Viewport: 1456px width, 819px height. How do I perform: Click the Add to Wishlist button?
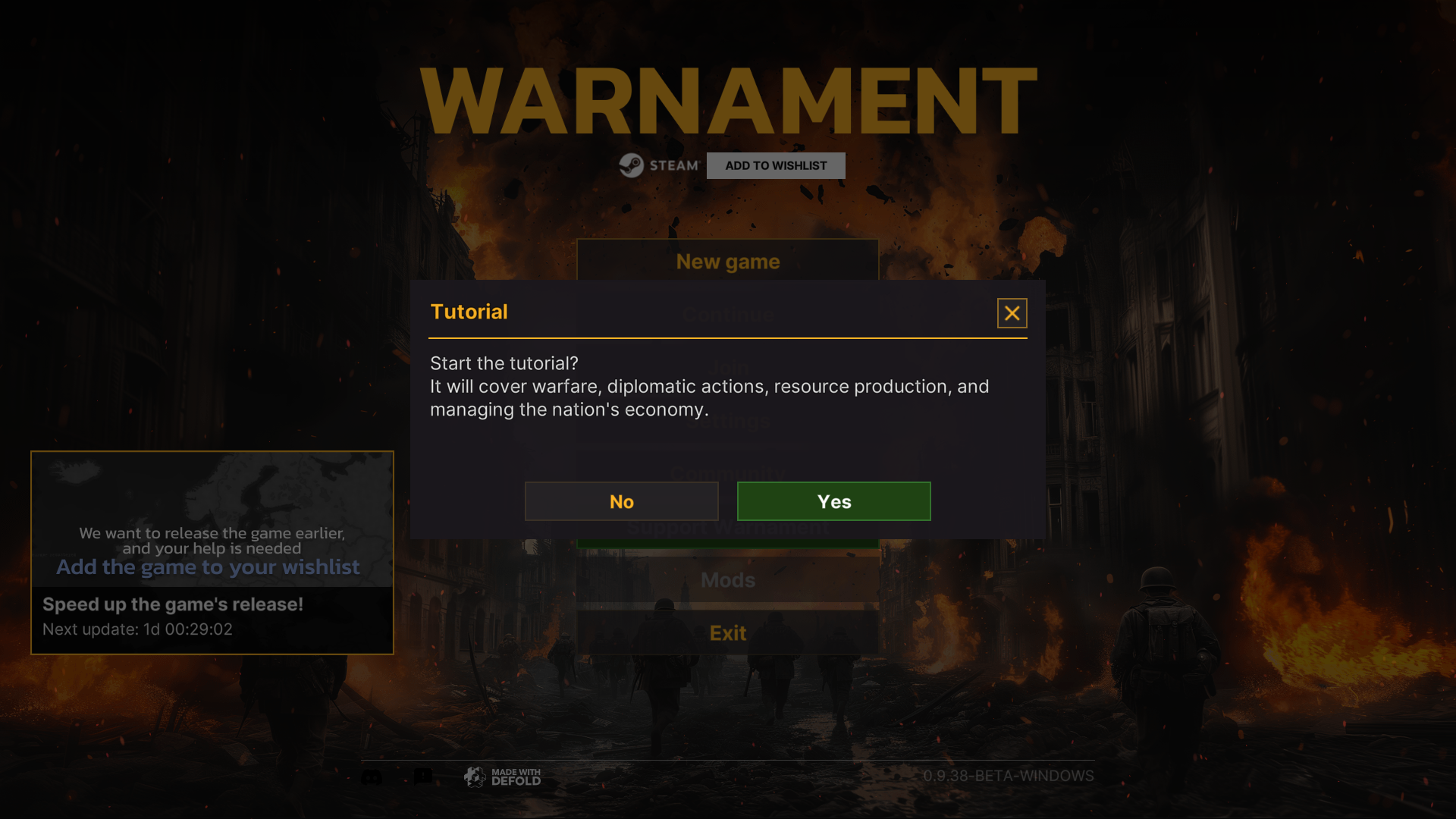(775, 165)
